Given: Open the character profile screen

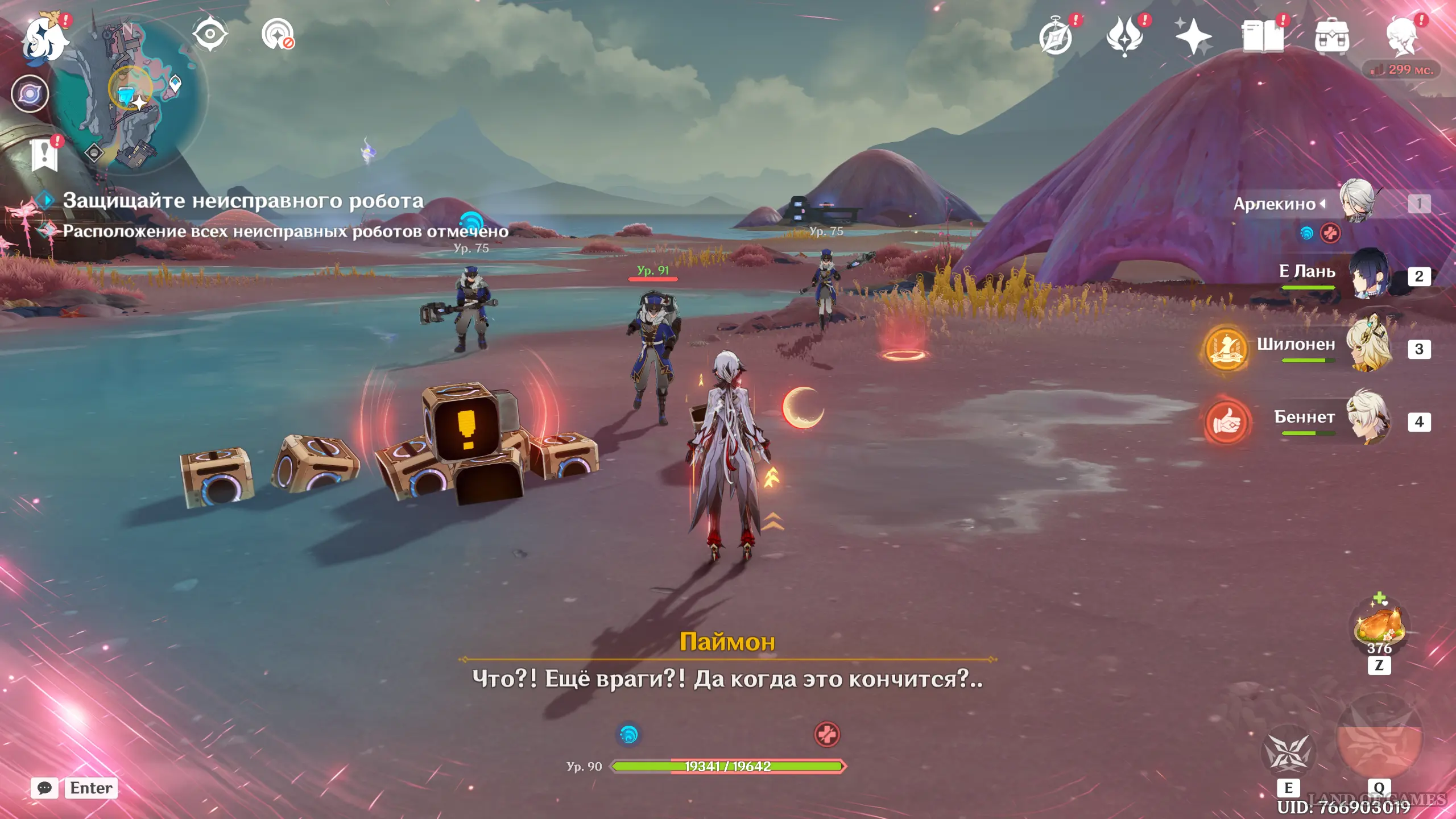Looking at the screenshot, I should pos(1401,36).
